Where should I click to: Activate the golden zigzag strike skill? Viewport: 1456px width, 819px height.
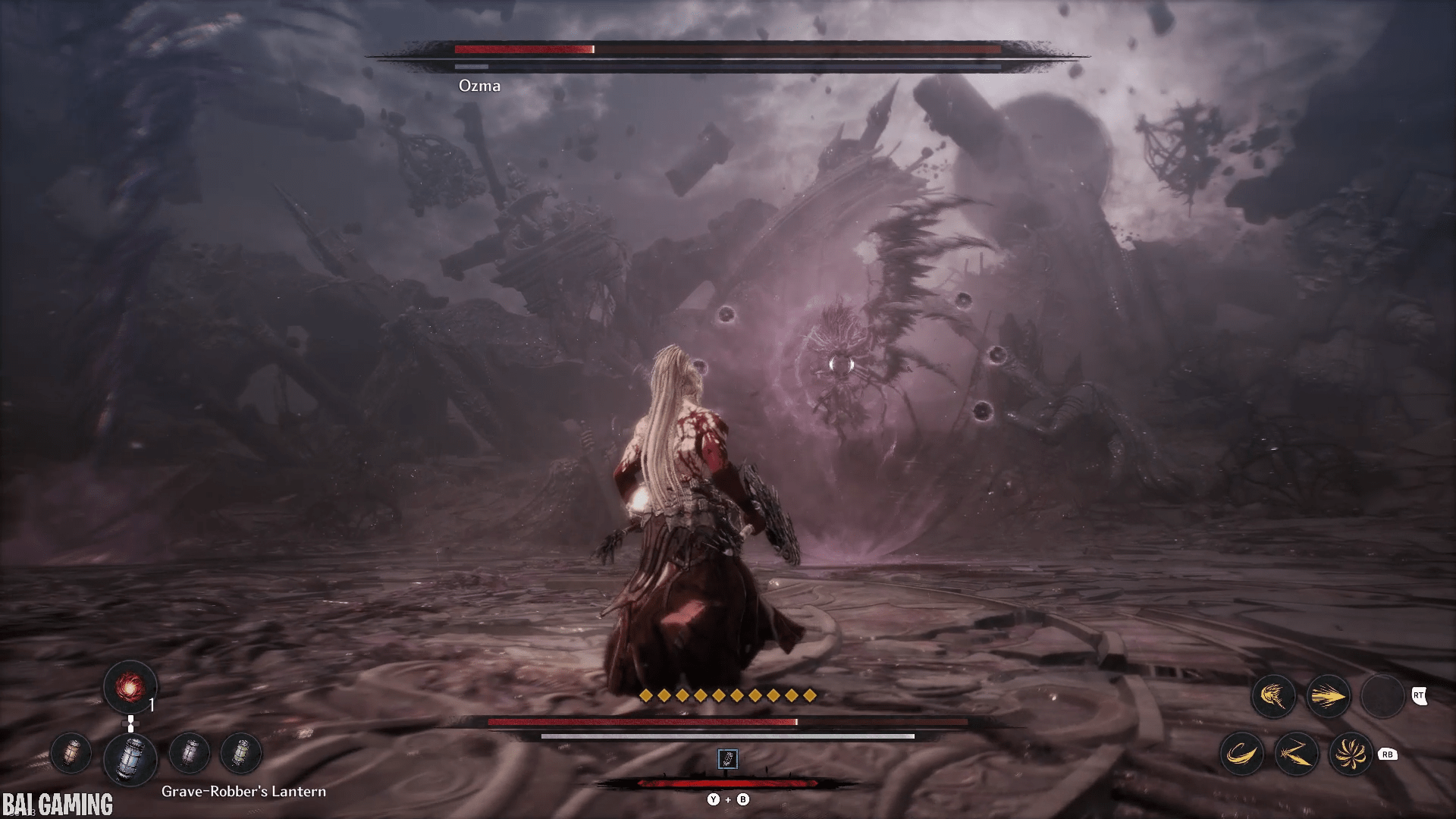pos(1297,755)
